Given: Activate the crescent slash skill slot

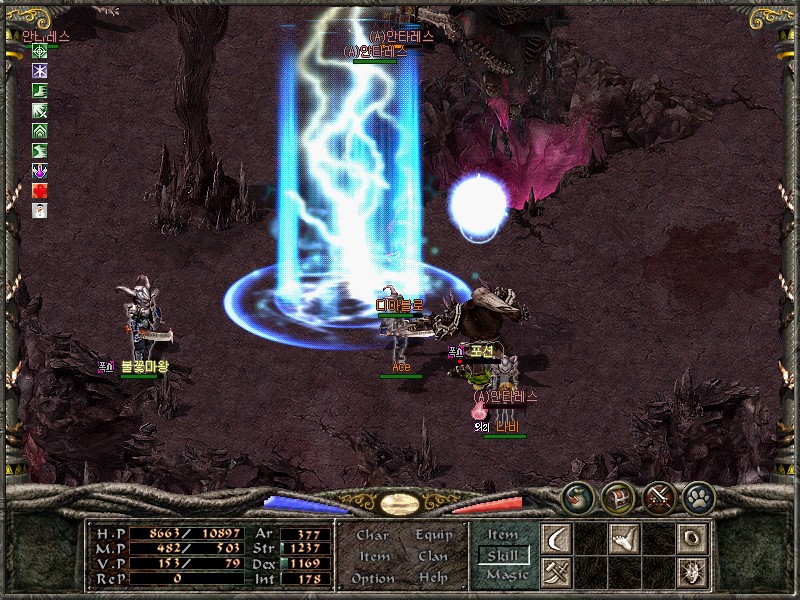Looking at the screenshot, I should point(556,539).
